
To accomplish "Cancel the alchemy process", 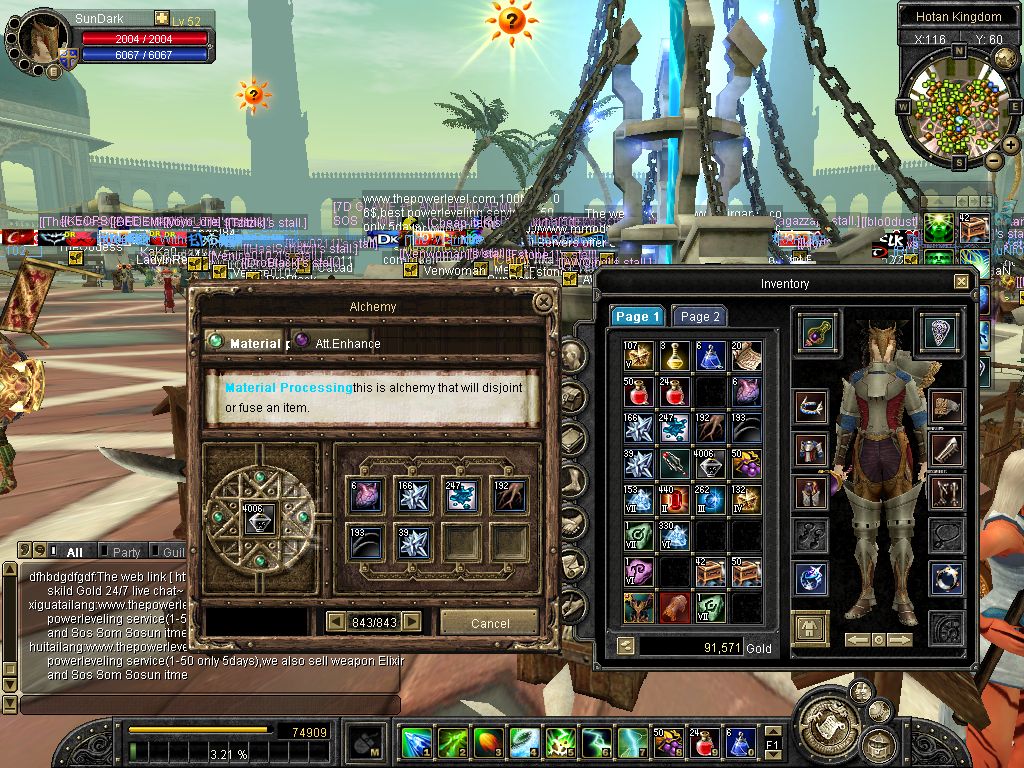I will [x=489, y=622].
